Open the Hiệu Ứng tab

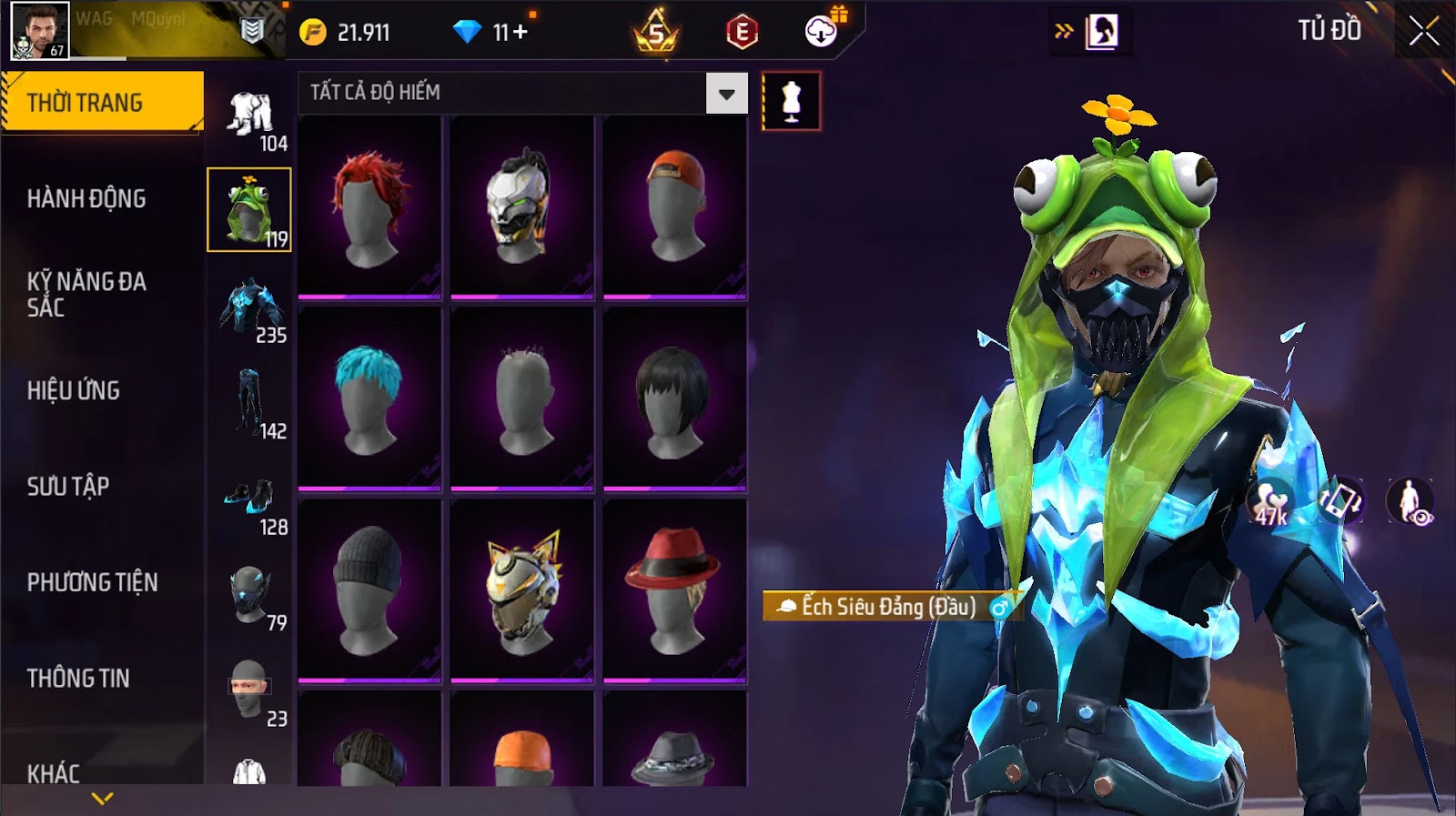pos(74,390)
